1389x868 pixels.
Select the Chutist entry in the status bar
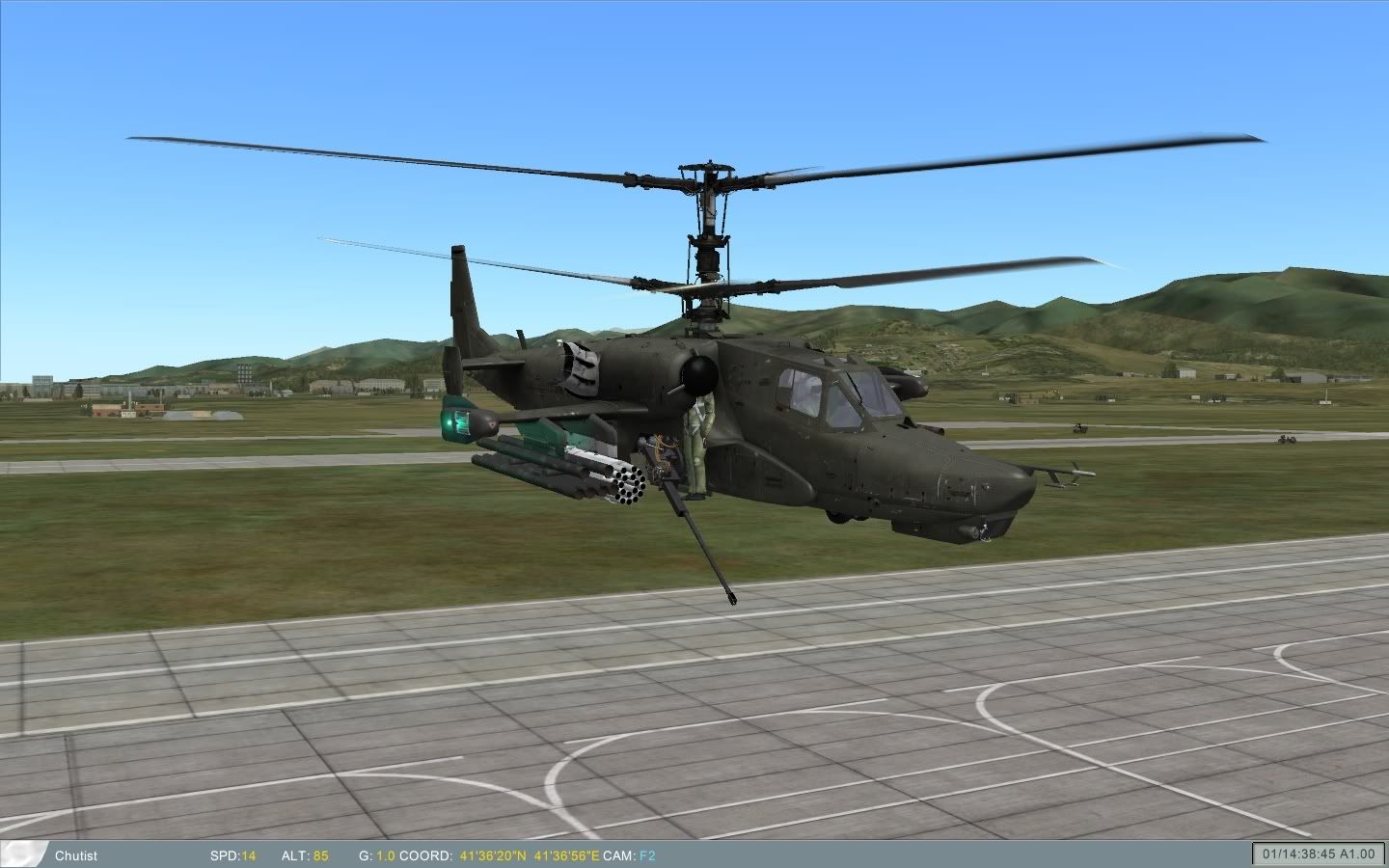[76, 855]
